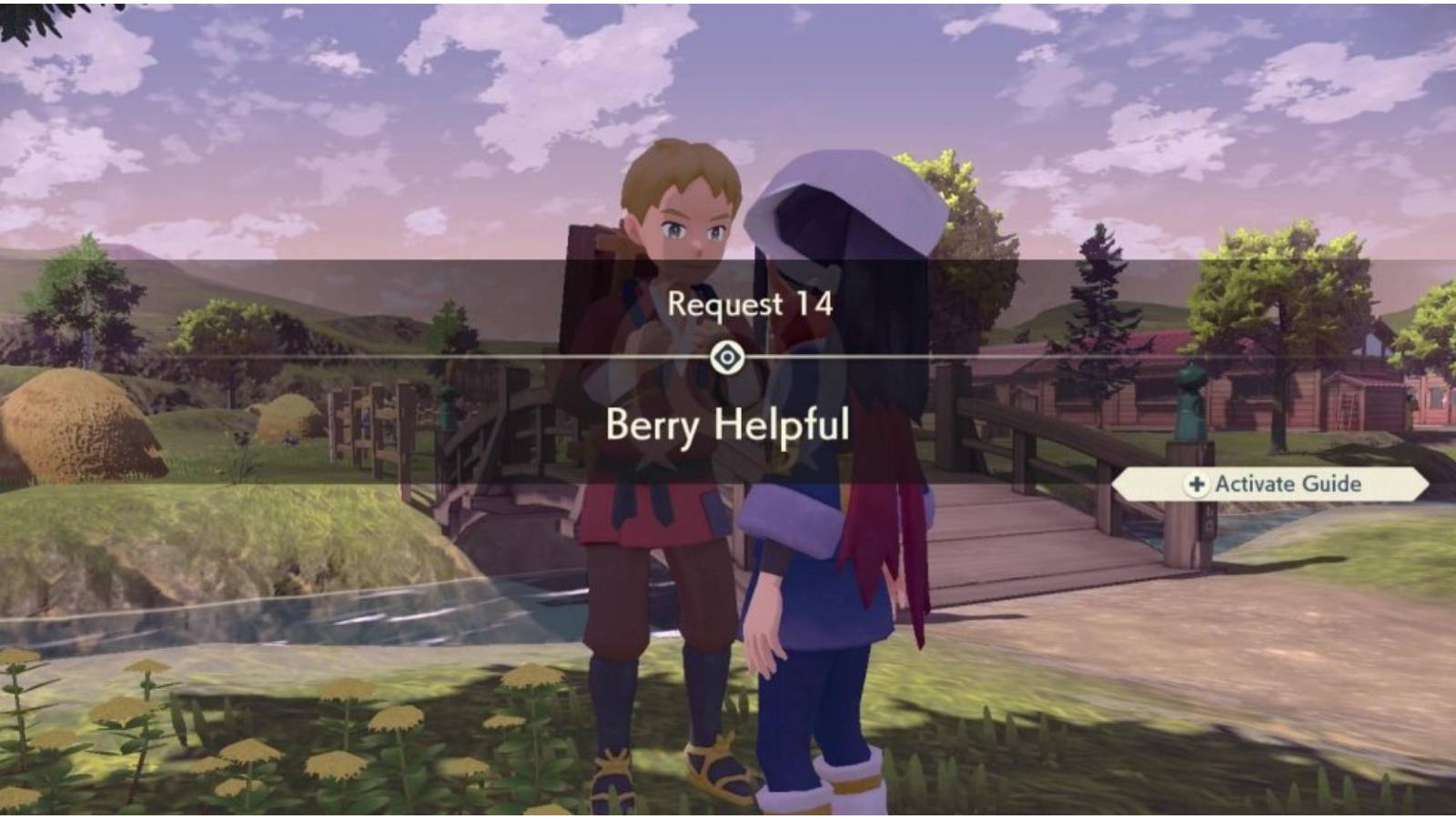Enable the quest guide via Activate Guide
This screenshot has height=819, width=1456.
point(1274,485)
